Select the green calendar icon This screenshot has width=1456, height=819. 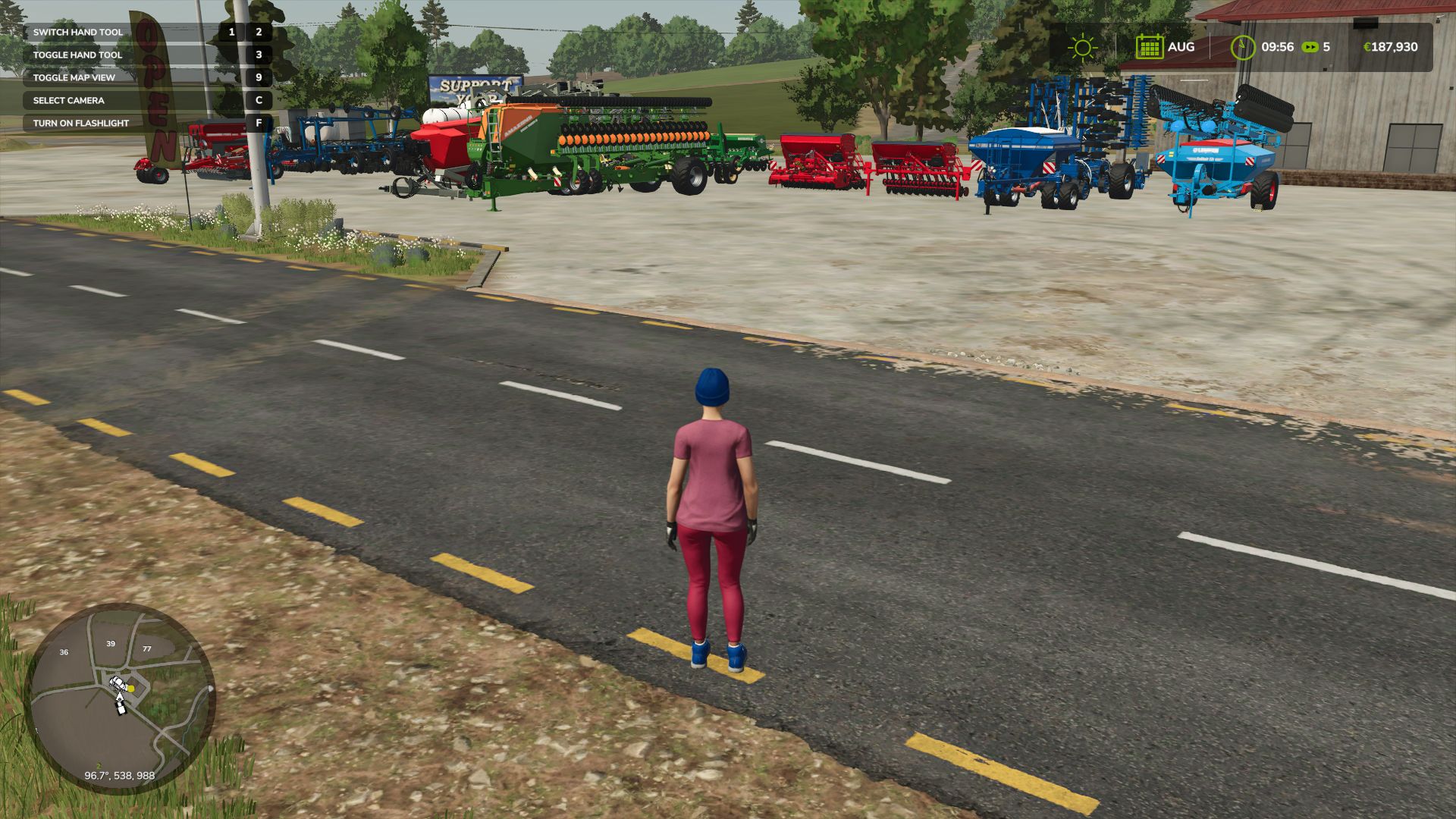(1149, 47)
